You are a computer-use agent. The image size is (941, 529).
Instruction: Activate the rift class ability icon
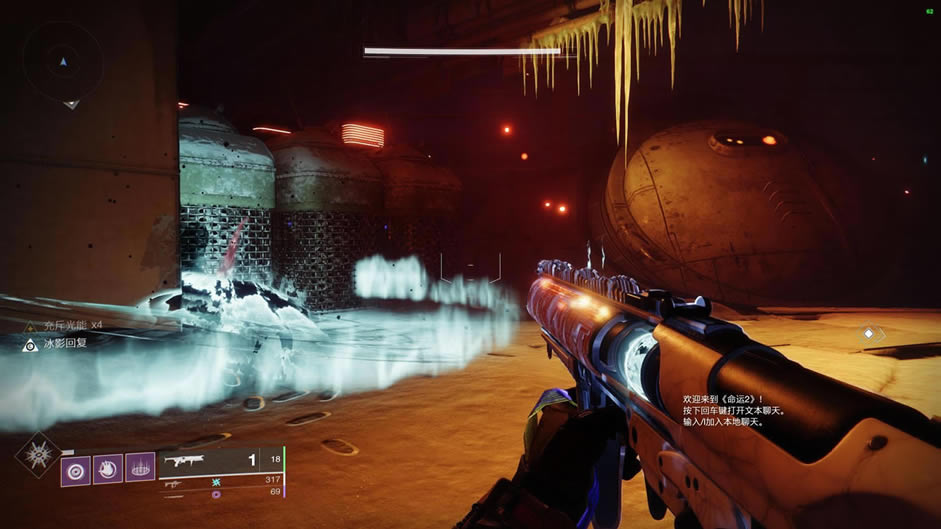(141, 470)
